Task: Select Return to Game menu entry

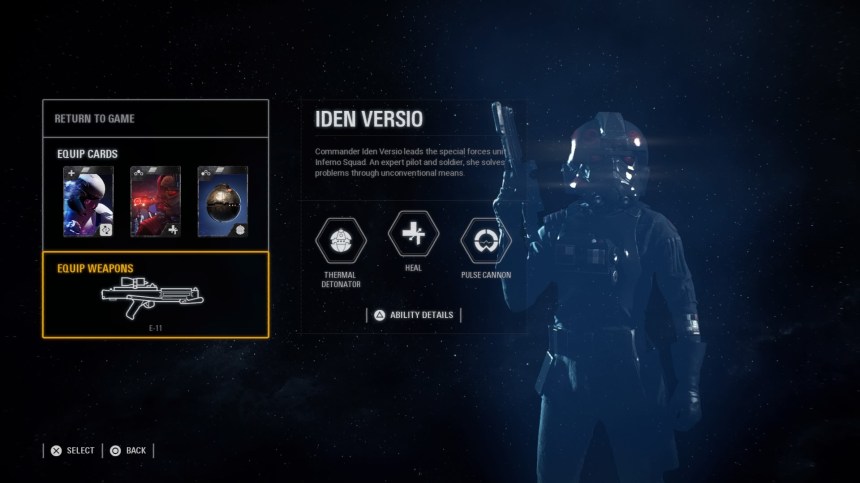Action: (155, 118)
